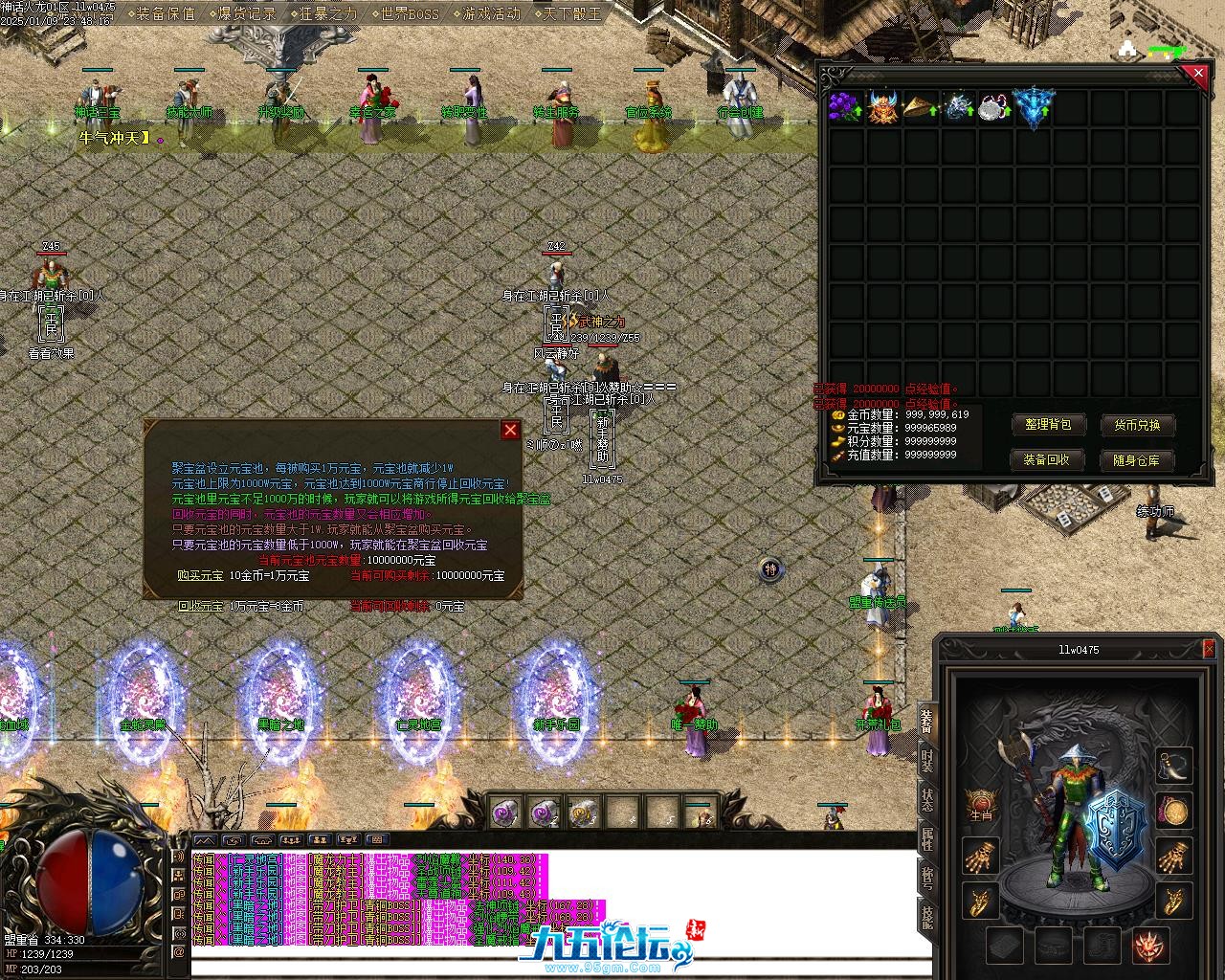Screen dimensions: 1225x980
Task: Select the purple grapes item in bag
Action: tap(844, 106)
